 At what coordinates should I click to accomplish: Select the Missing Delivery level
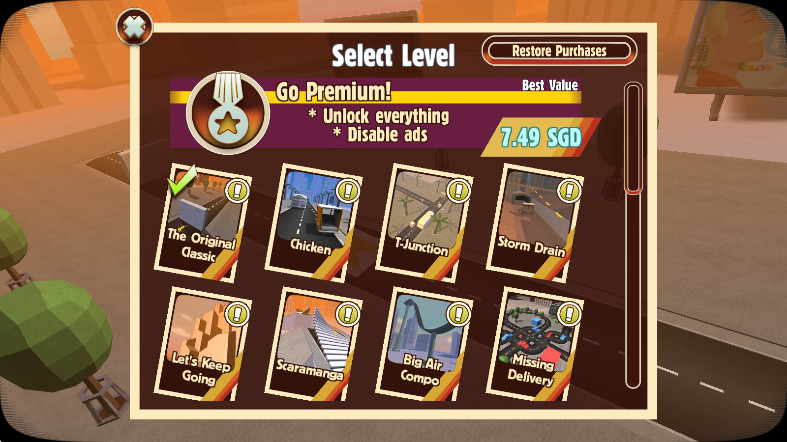[531, 345]
